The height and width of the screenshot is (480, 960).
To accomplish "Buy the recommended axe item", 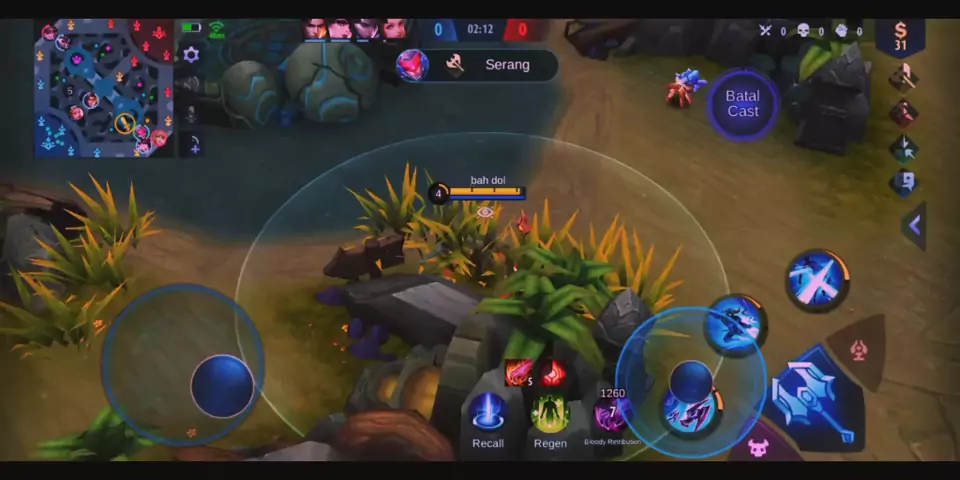I will pos(903,77).
